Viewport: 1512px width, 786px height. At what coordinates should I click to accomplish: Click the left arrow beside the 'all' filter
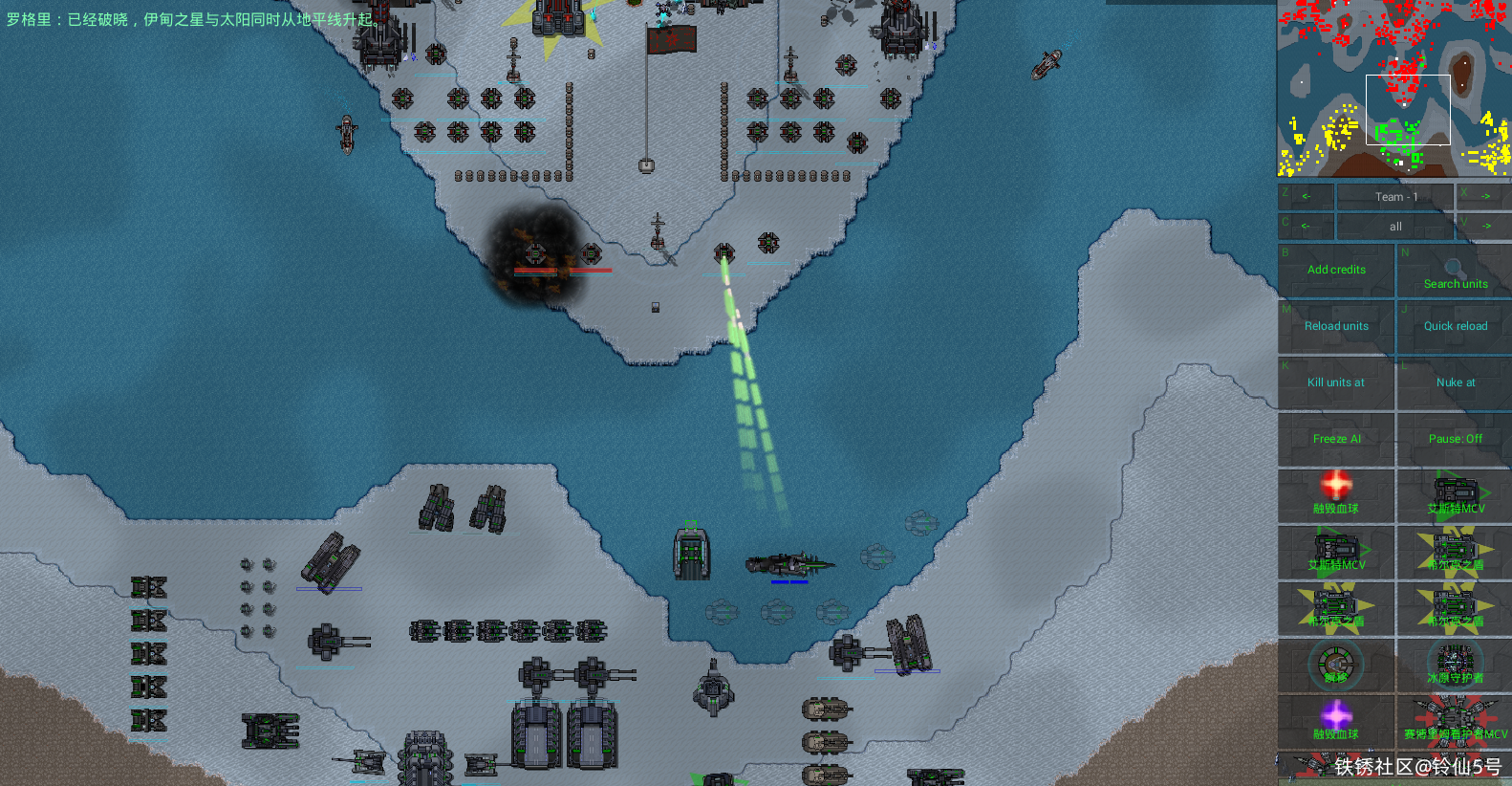(1306, 227)
